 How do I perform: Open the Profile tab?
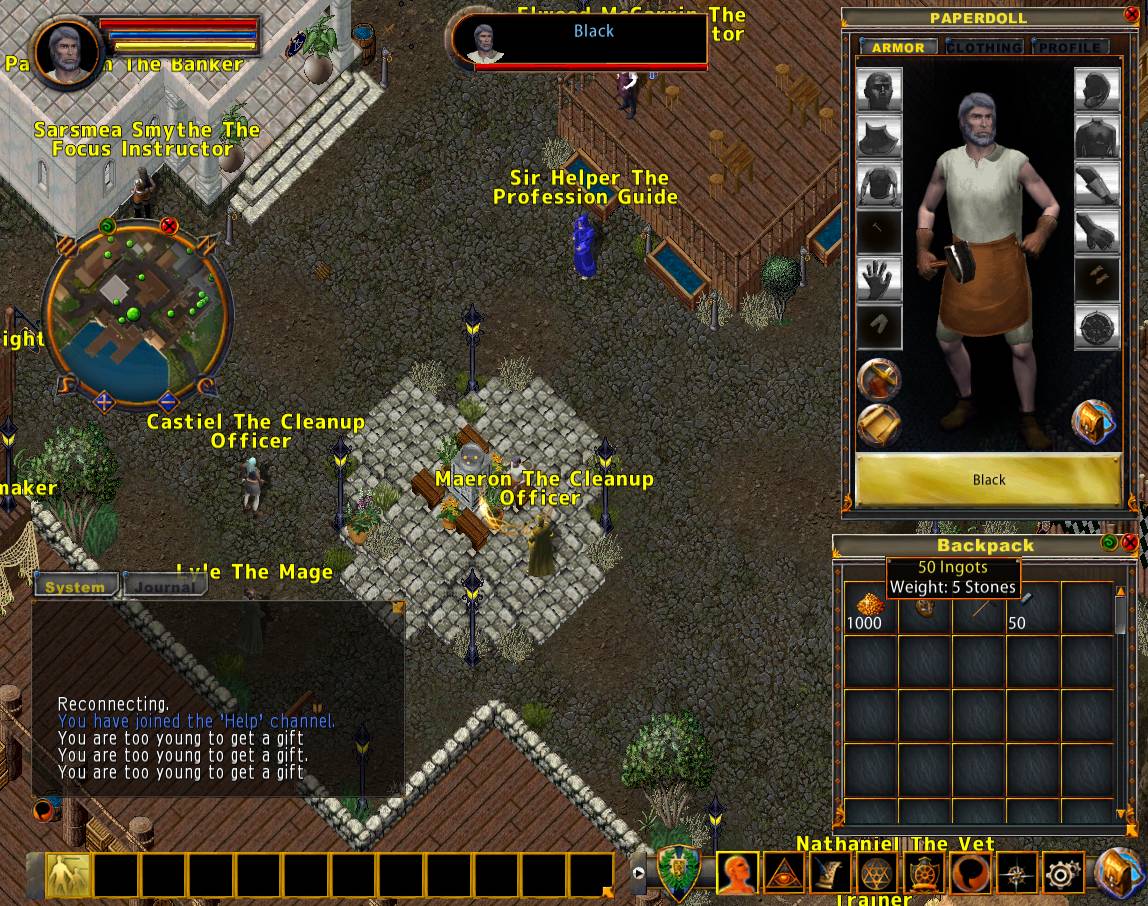tap(1069, 47)
